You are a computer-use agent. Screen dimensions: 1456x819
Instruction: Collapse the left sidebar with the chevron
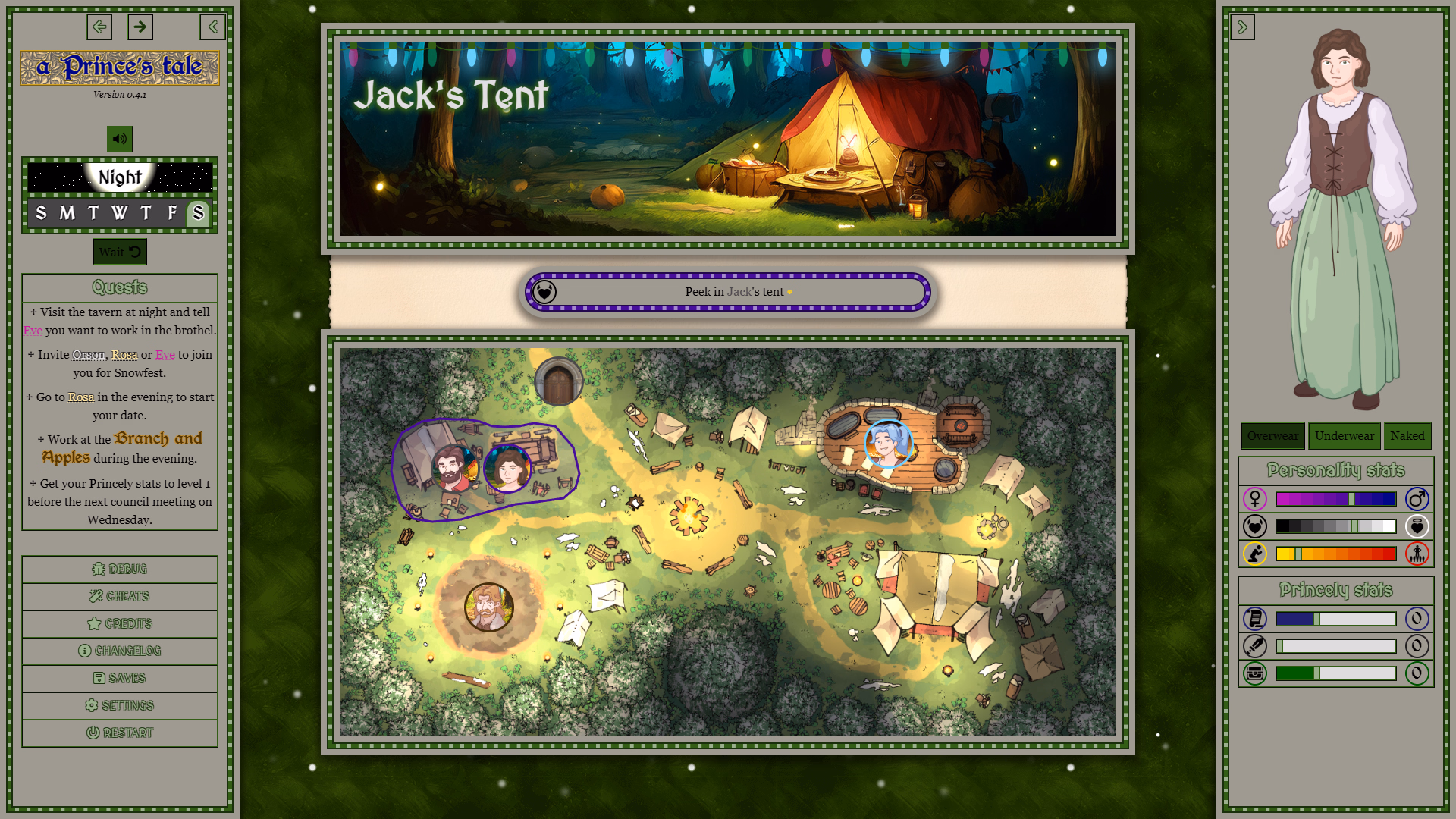(x=212, y=27)
